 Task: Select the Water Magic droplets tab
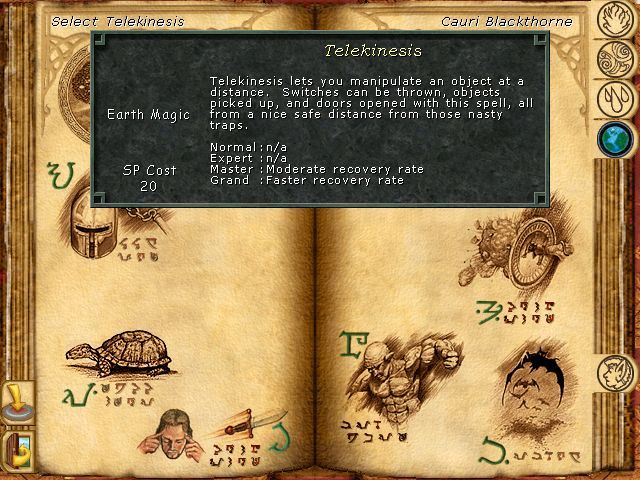click(613, 98)
